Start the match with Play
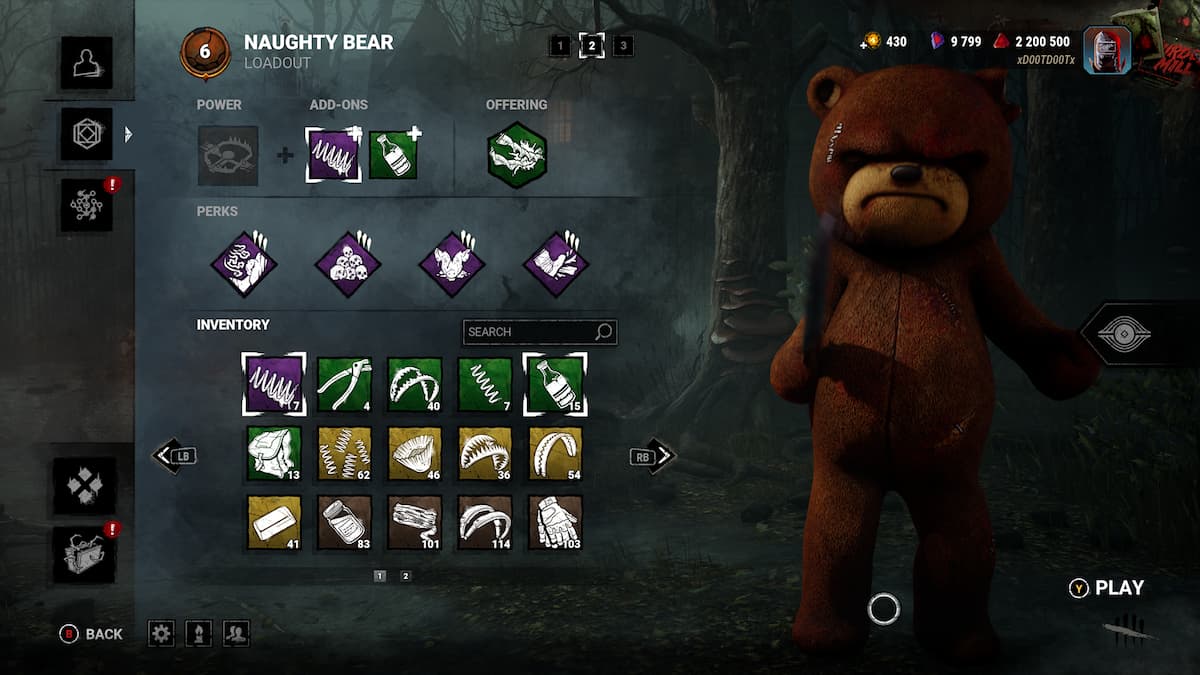 pyautogui.click(x=1107, y=588)
